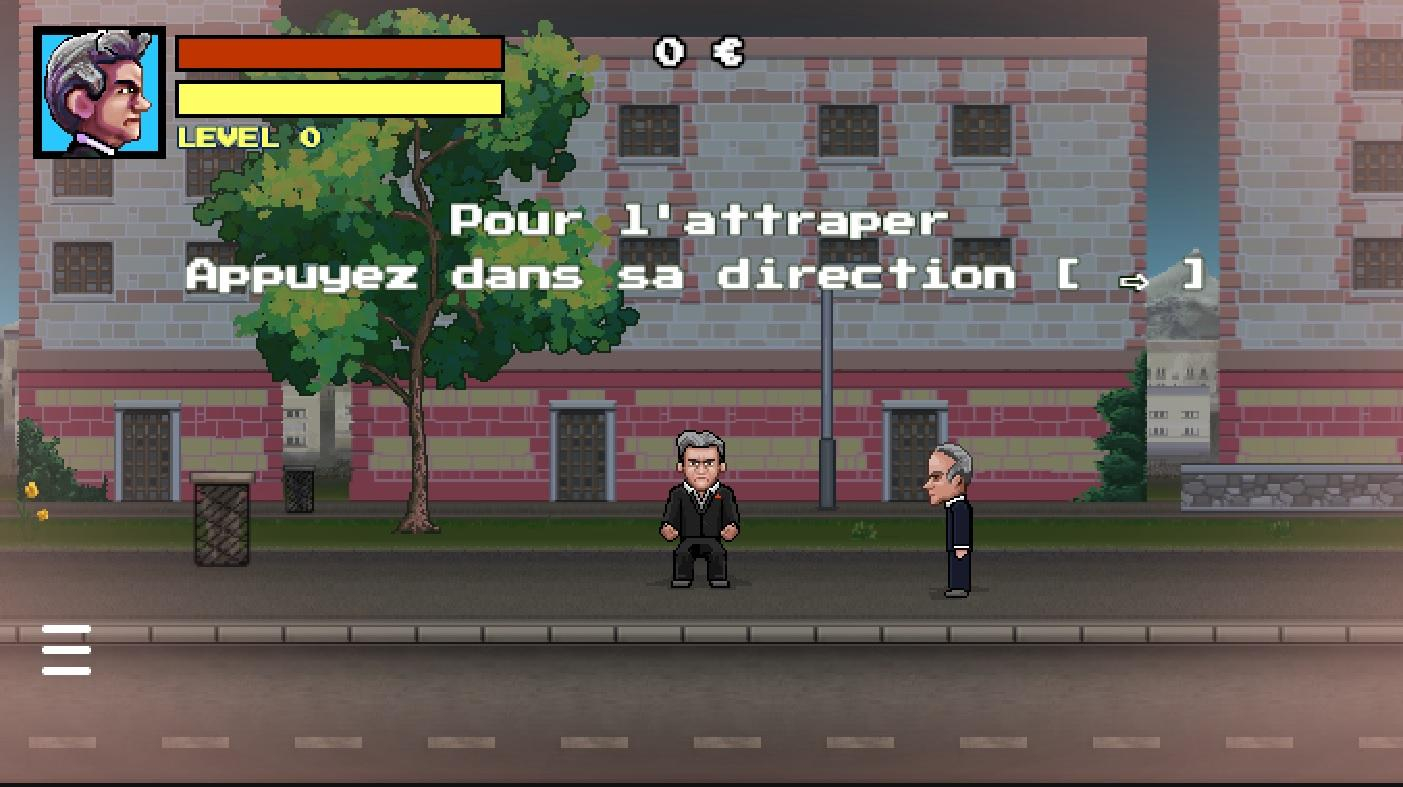Click the yellow progress bar below the health bar
Image resolution: width=1403 pixels, height=787 pixels.
pos(338,99)
